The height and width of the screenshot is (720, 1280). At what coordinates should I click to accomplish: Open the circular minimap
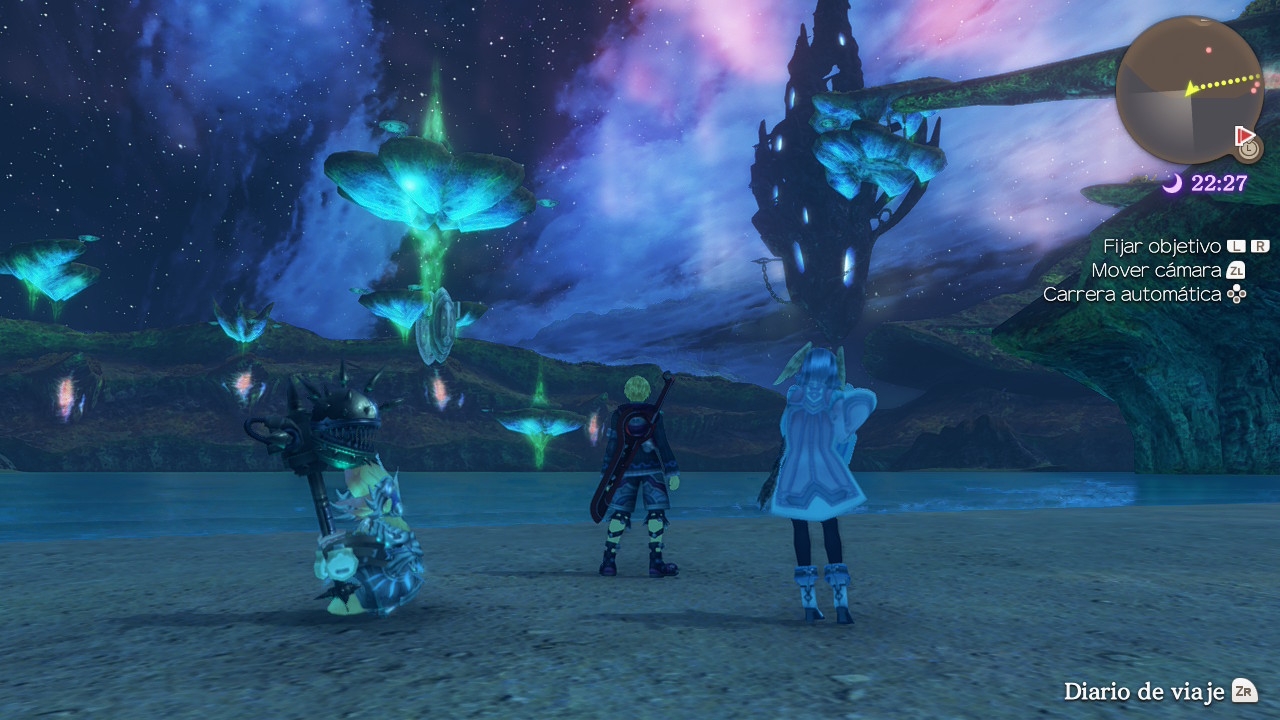coord(1189,90)
